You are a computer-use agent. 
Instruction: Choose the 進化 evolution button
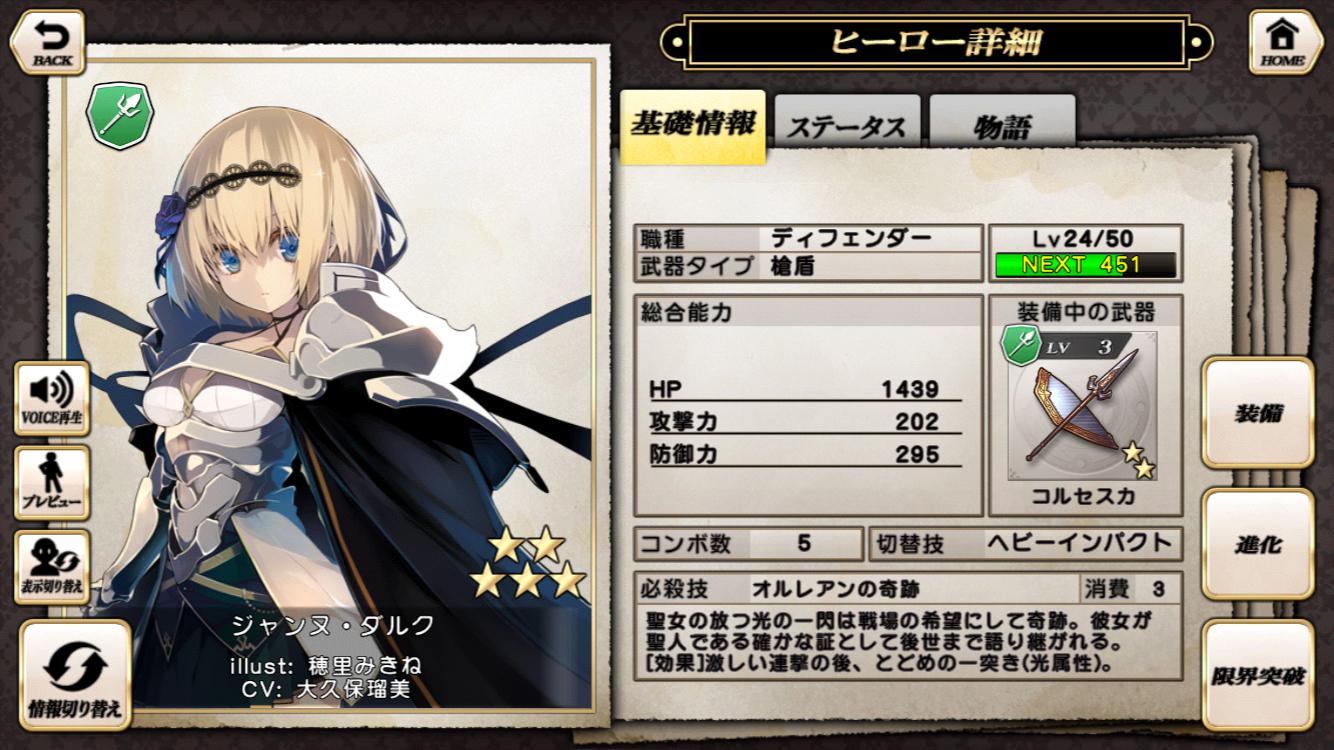pyautogui.click(x=1257, y=544)
